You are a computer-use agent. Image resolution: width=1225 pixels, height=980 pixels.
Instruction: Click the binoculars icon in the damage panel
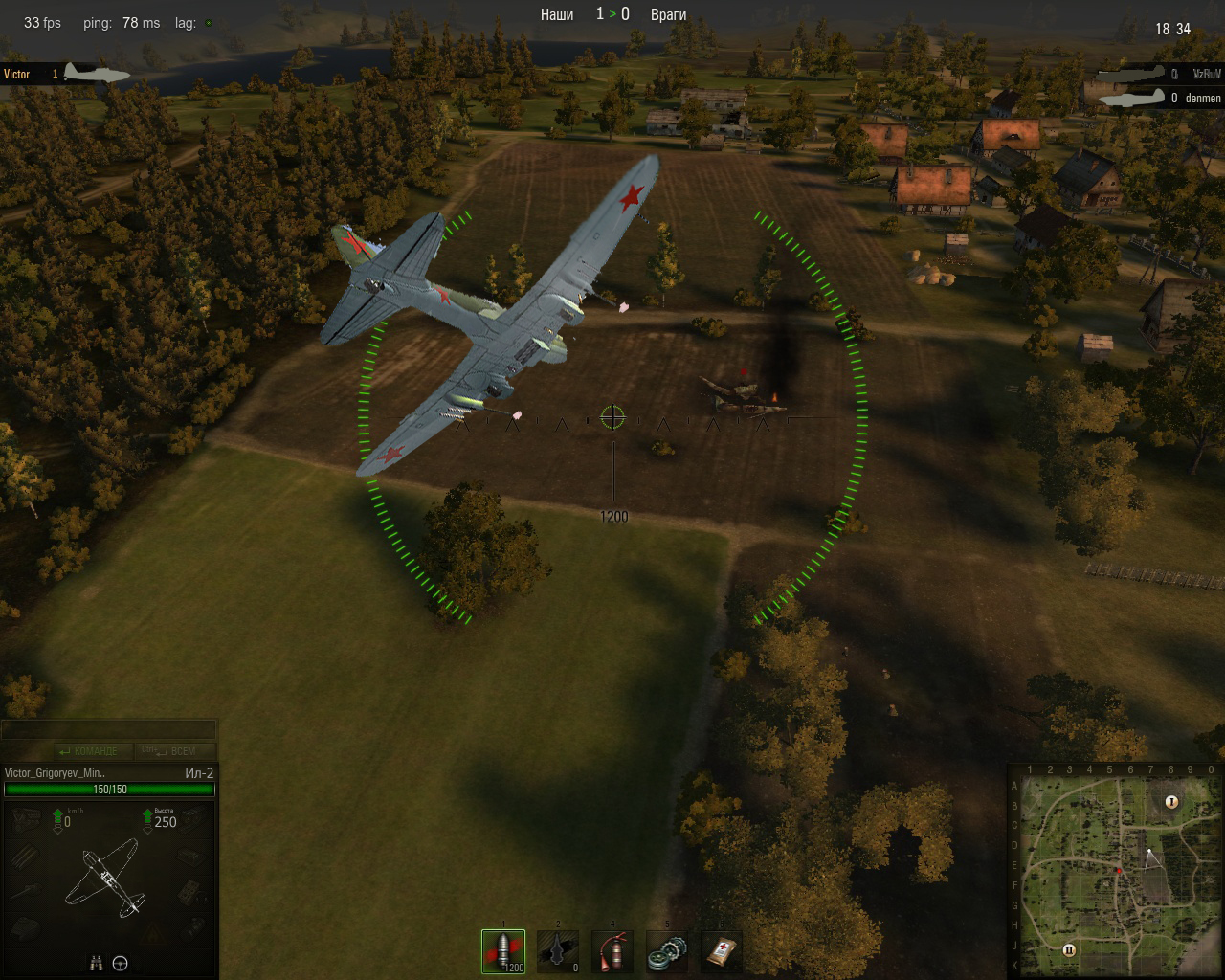96,964
